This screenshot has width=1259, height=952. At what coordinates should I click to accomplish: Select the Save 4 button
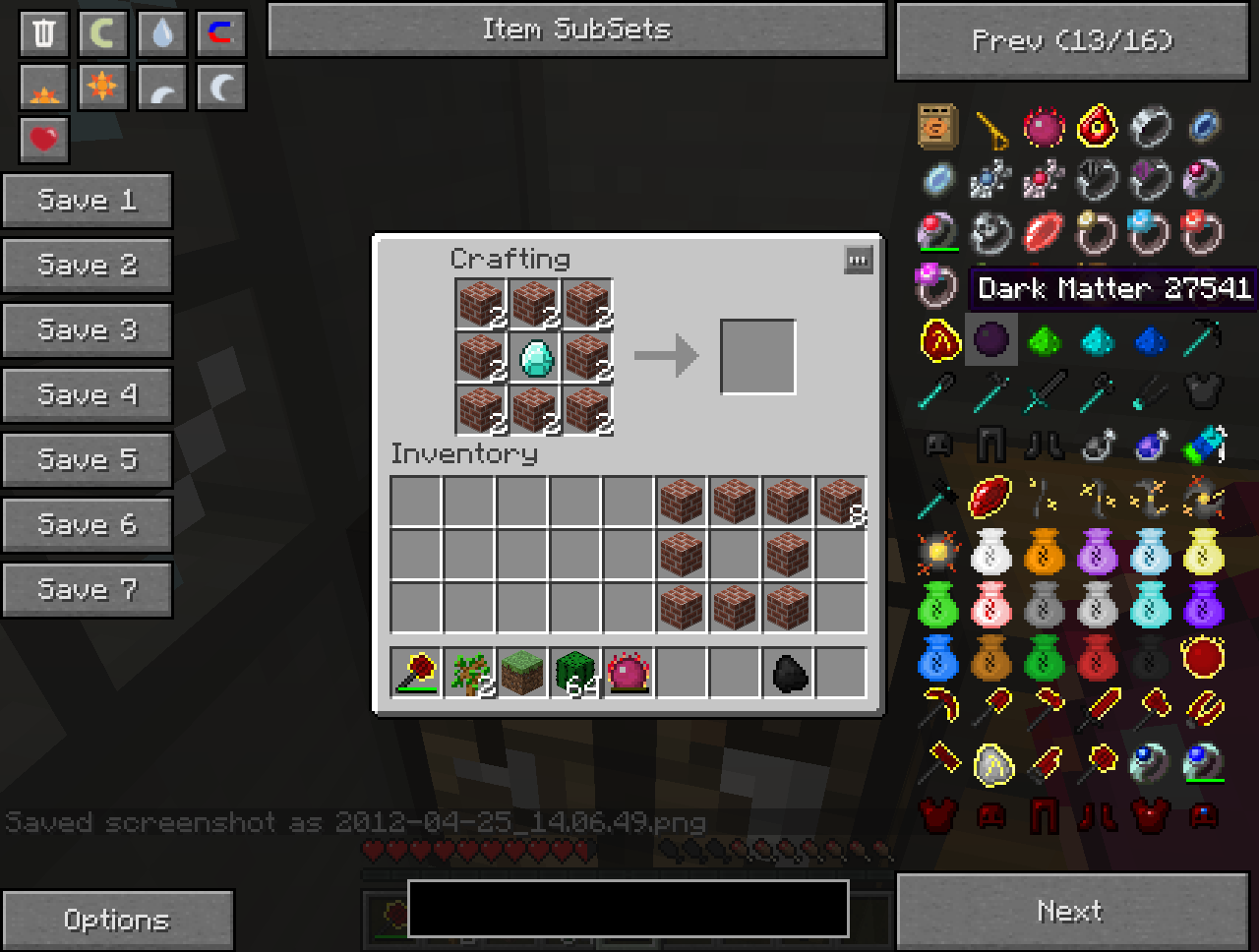tap(87, 395)
